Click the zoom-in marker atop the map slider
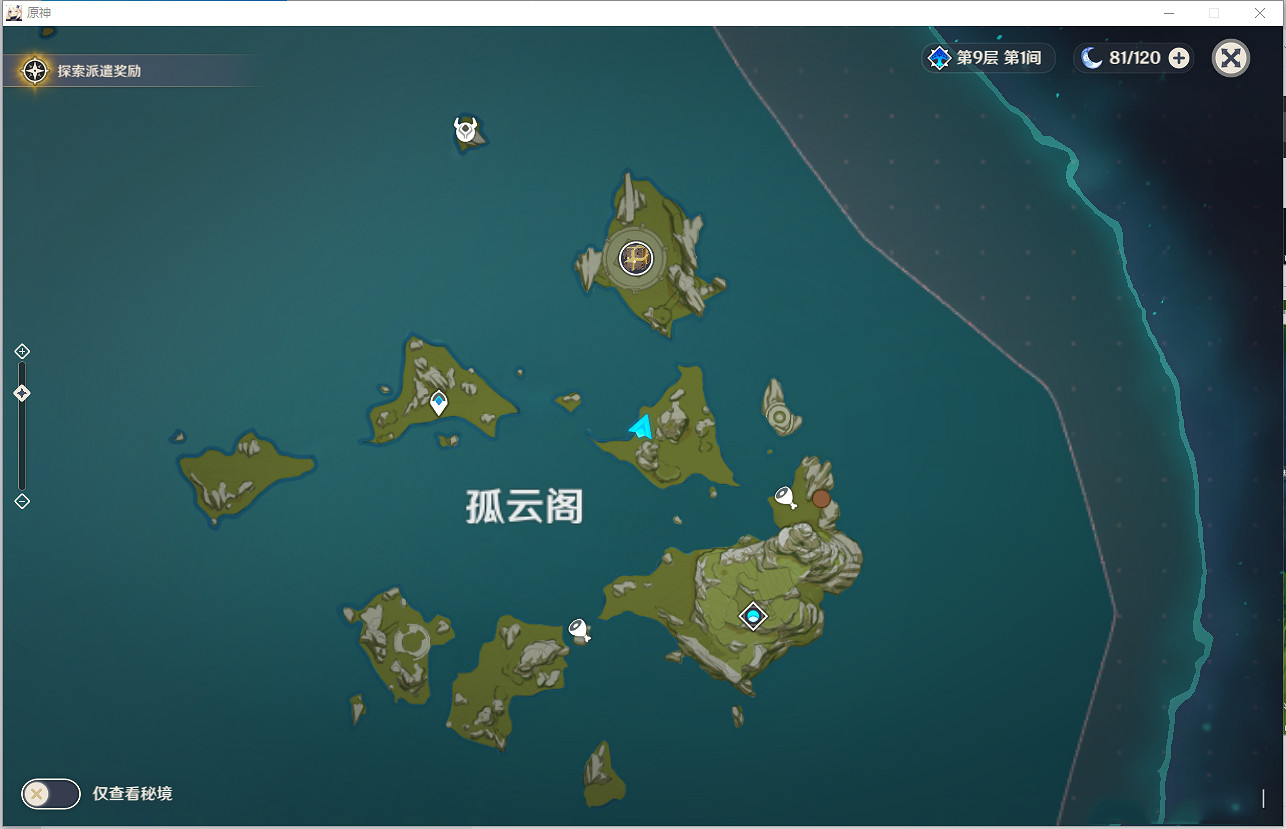The height and width of the screenshot is (829, 1286). coord(22,351)
